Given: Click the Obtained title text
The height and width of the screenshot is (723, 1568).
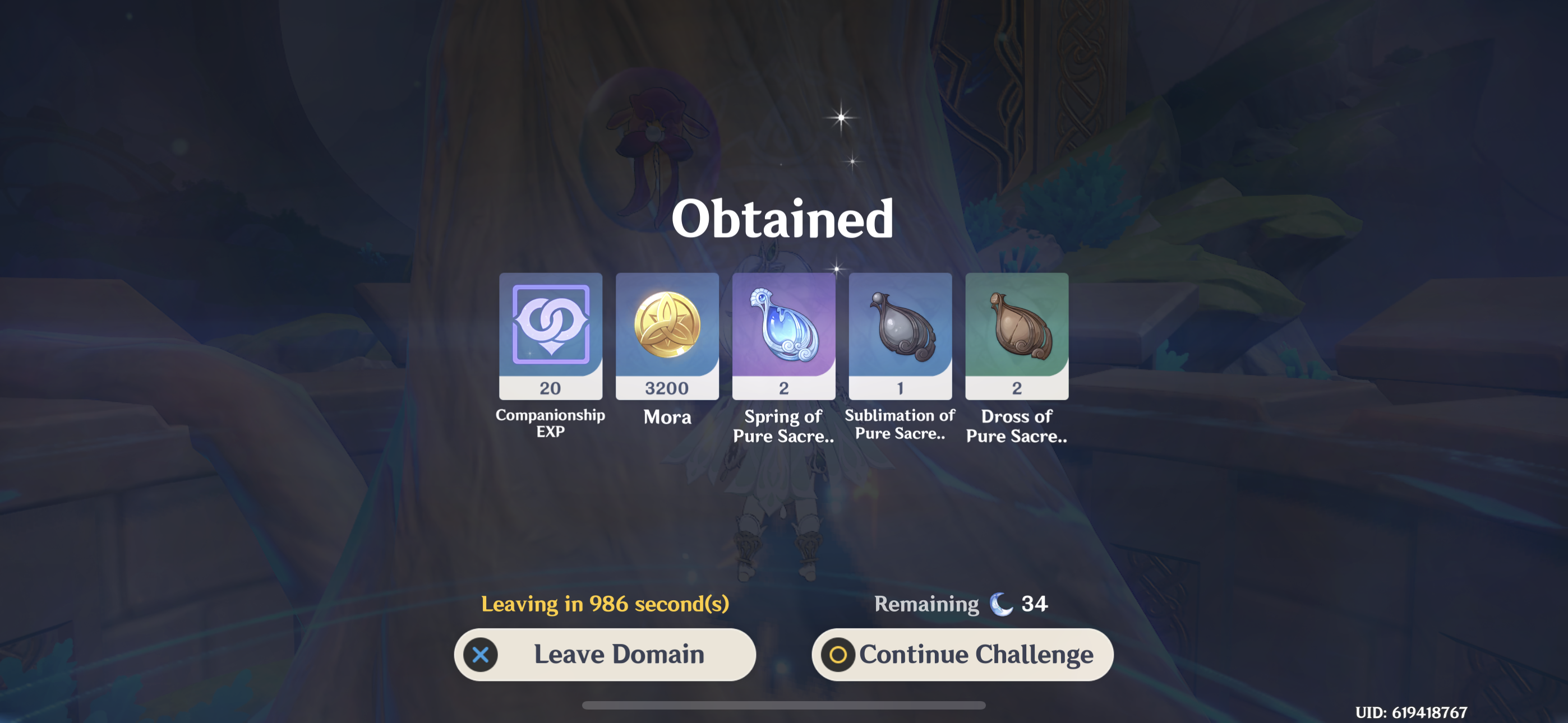Looking at the screenshot, I should [x=784, y=219].
